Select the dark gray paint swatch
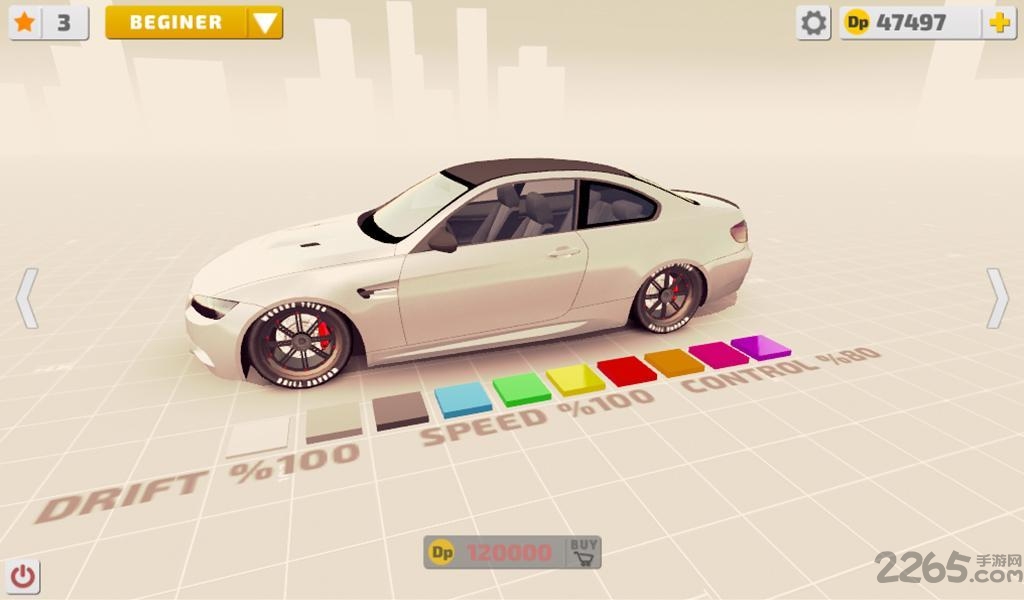Screen dimensions: 1024x600 coord(401,409)
